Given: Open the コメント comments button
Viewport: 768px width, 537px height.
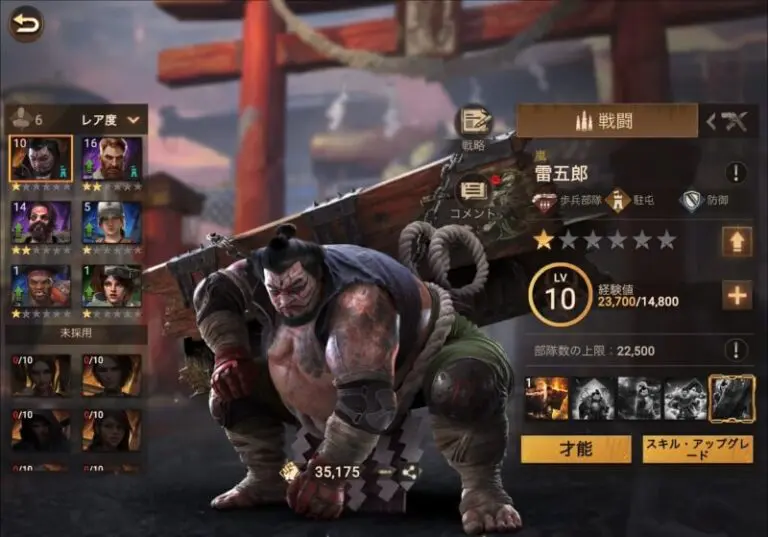Looking at the screenshot, I should pos(473,191).
